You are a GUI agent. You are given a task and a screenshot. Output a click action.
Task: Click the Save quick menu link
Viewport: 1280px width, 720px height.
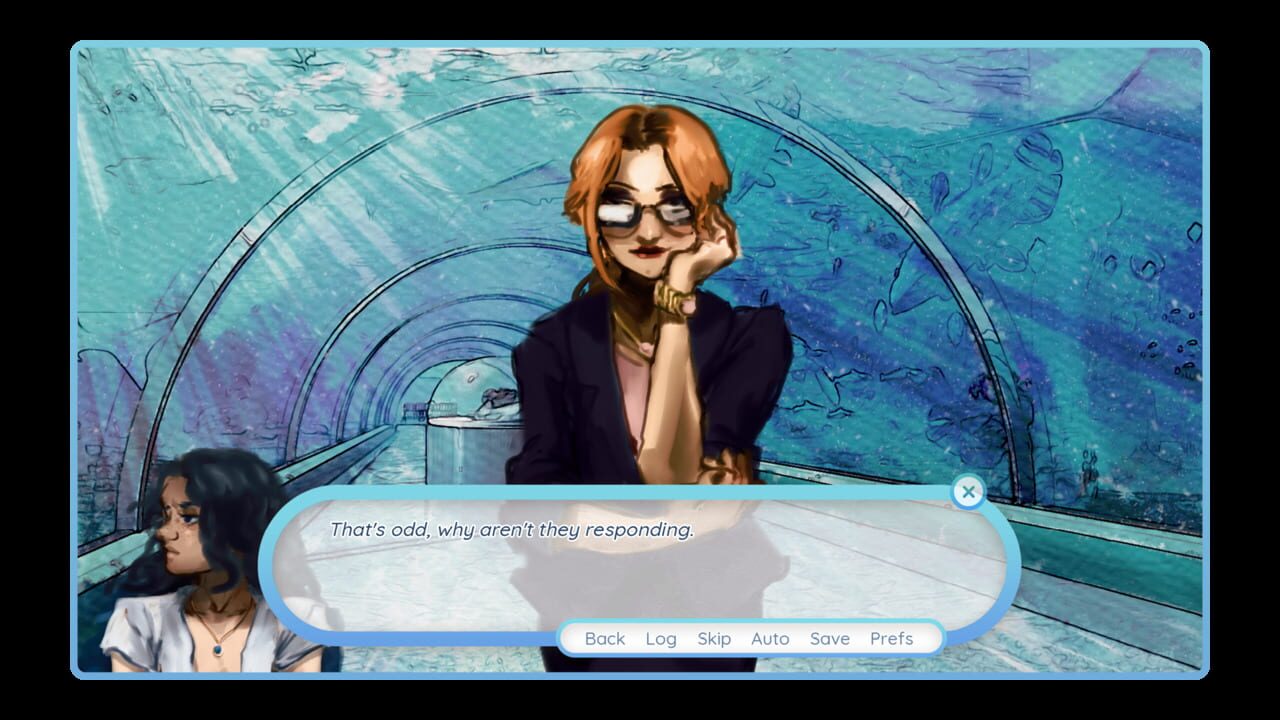831,638
